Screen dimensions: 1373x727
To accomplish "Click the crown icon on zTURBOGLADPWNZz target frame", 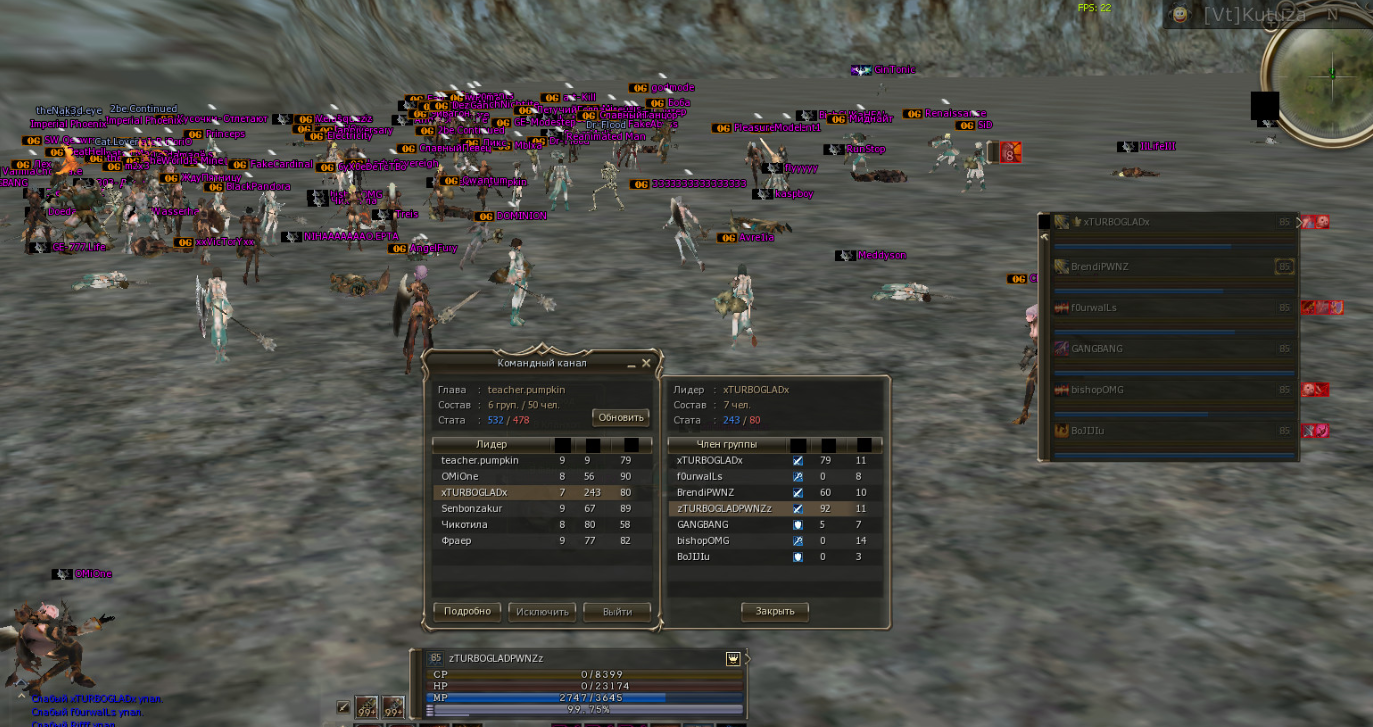I will (733, 658).
